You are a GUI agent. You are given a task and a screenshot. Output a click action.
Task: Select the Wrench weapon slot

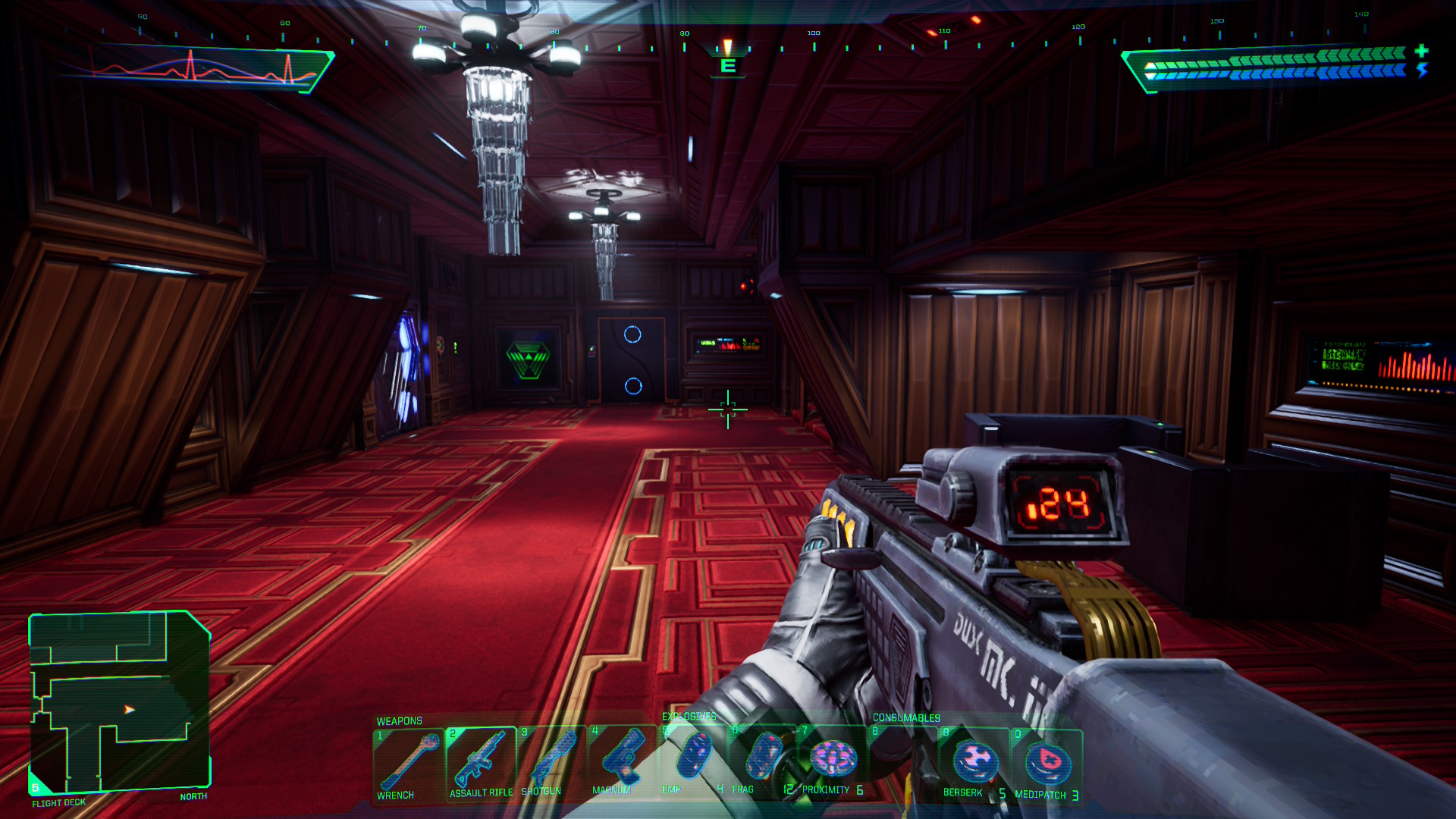pos(408,763)
